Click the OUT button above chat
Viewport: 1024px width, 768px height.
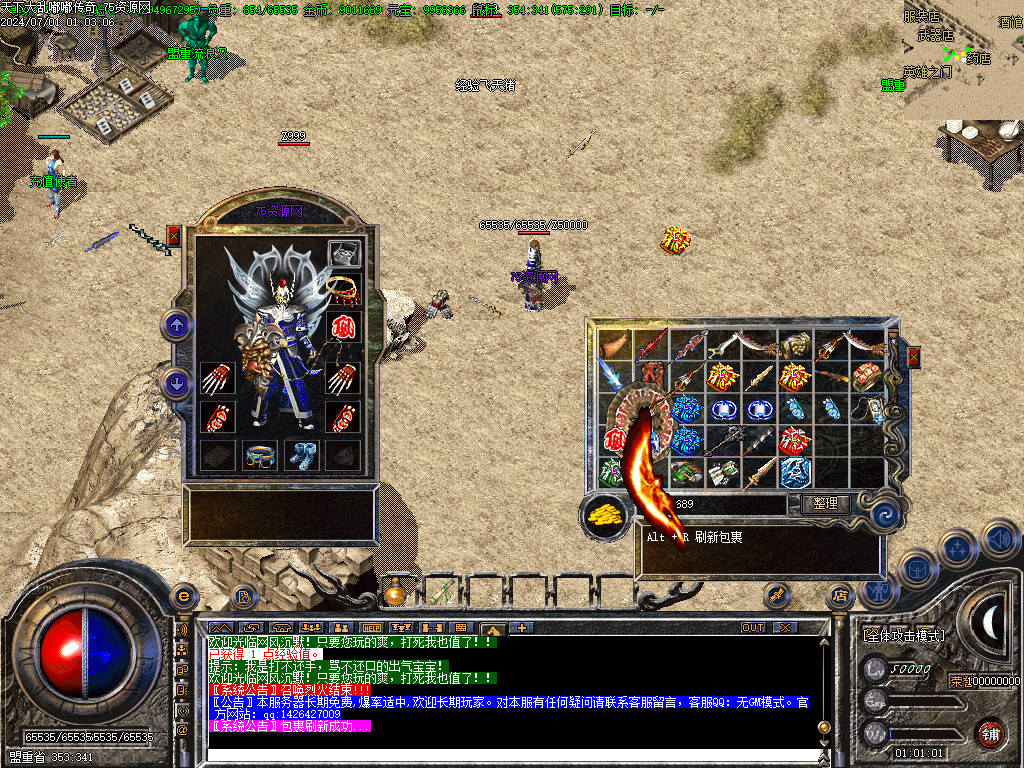coord(752,628)
